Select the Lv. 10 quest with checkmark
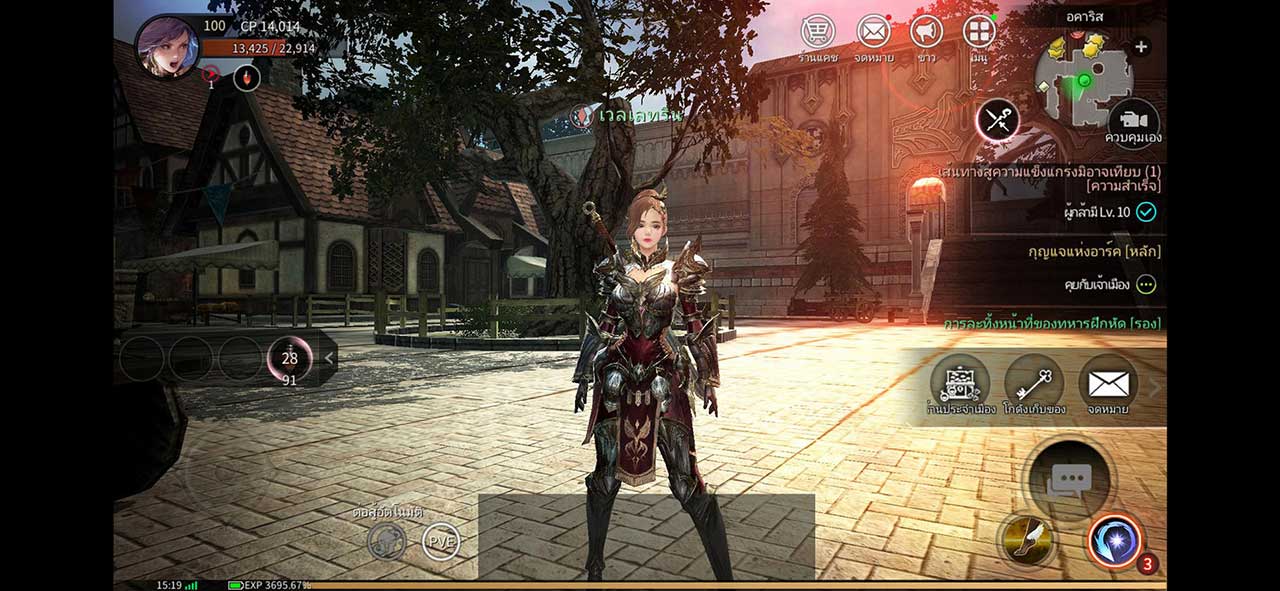1280x591 pixels. [x=1110, y=212]
